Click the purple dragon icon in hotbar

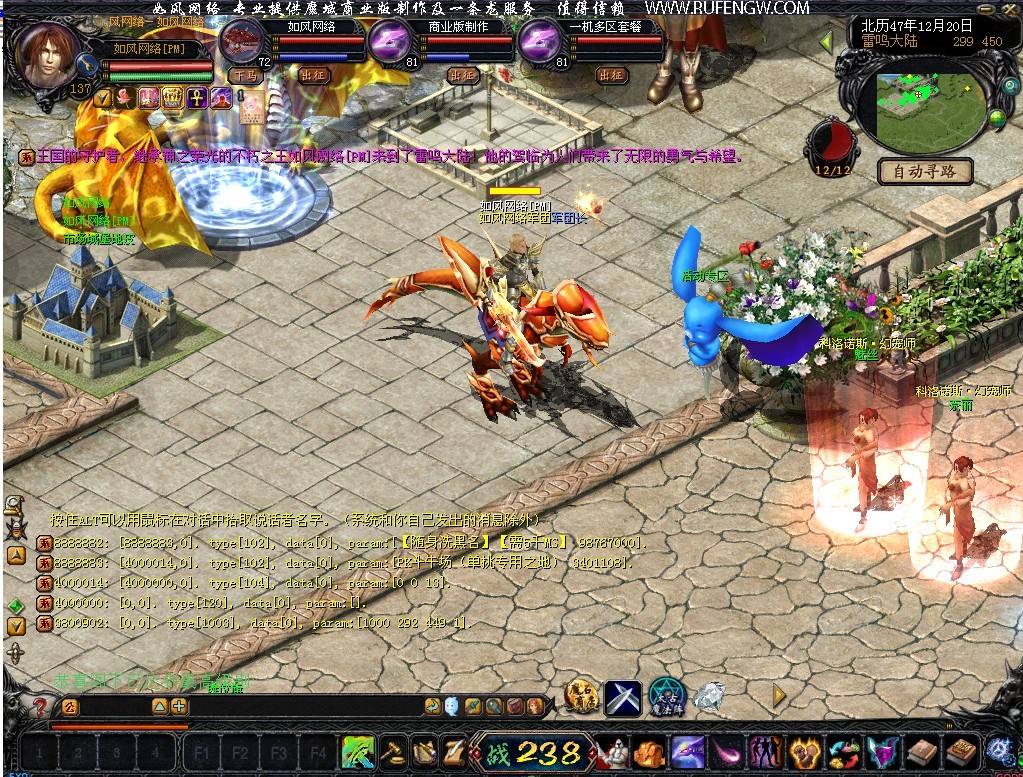click(688, 751)
